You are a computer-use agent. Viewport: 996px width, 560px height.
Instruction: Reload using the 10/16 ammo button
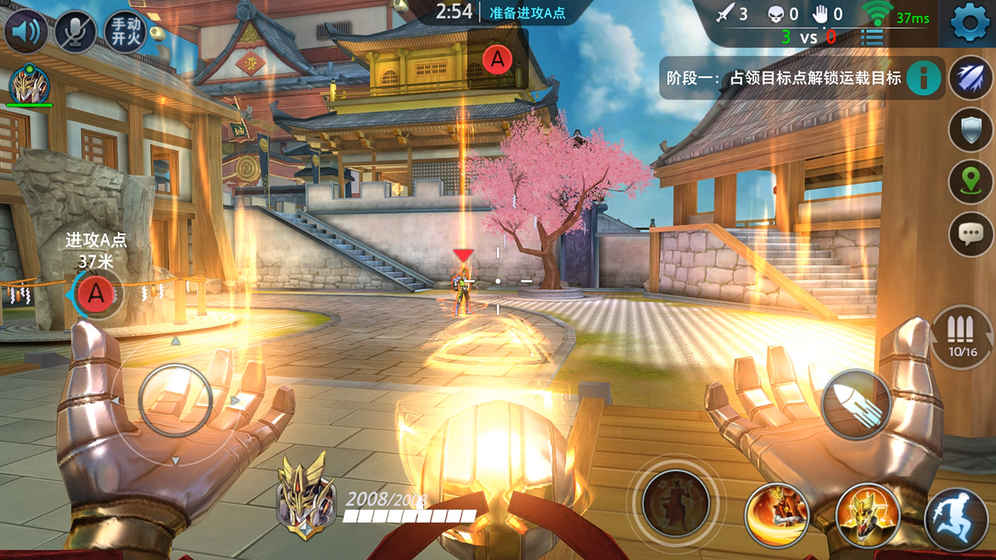point(962,336)
